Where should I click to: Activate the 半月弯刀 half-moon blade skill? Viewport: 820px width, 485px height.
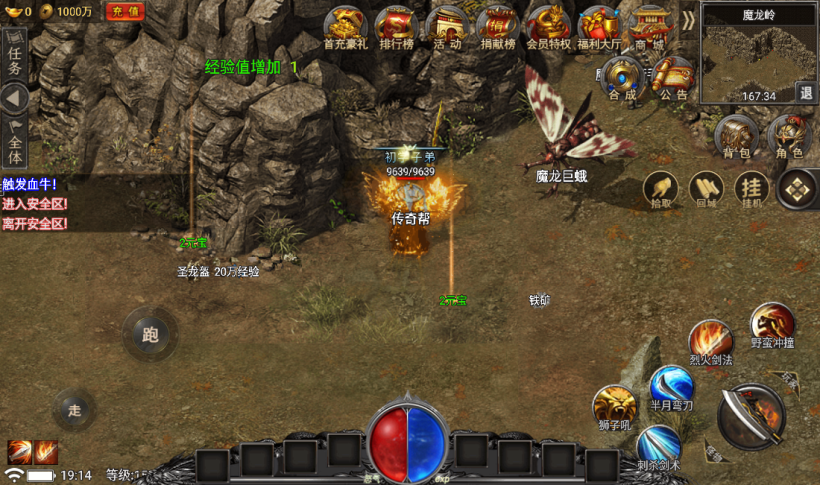(x=671, y=388)
